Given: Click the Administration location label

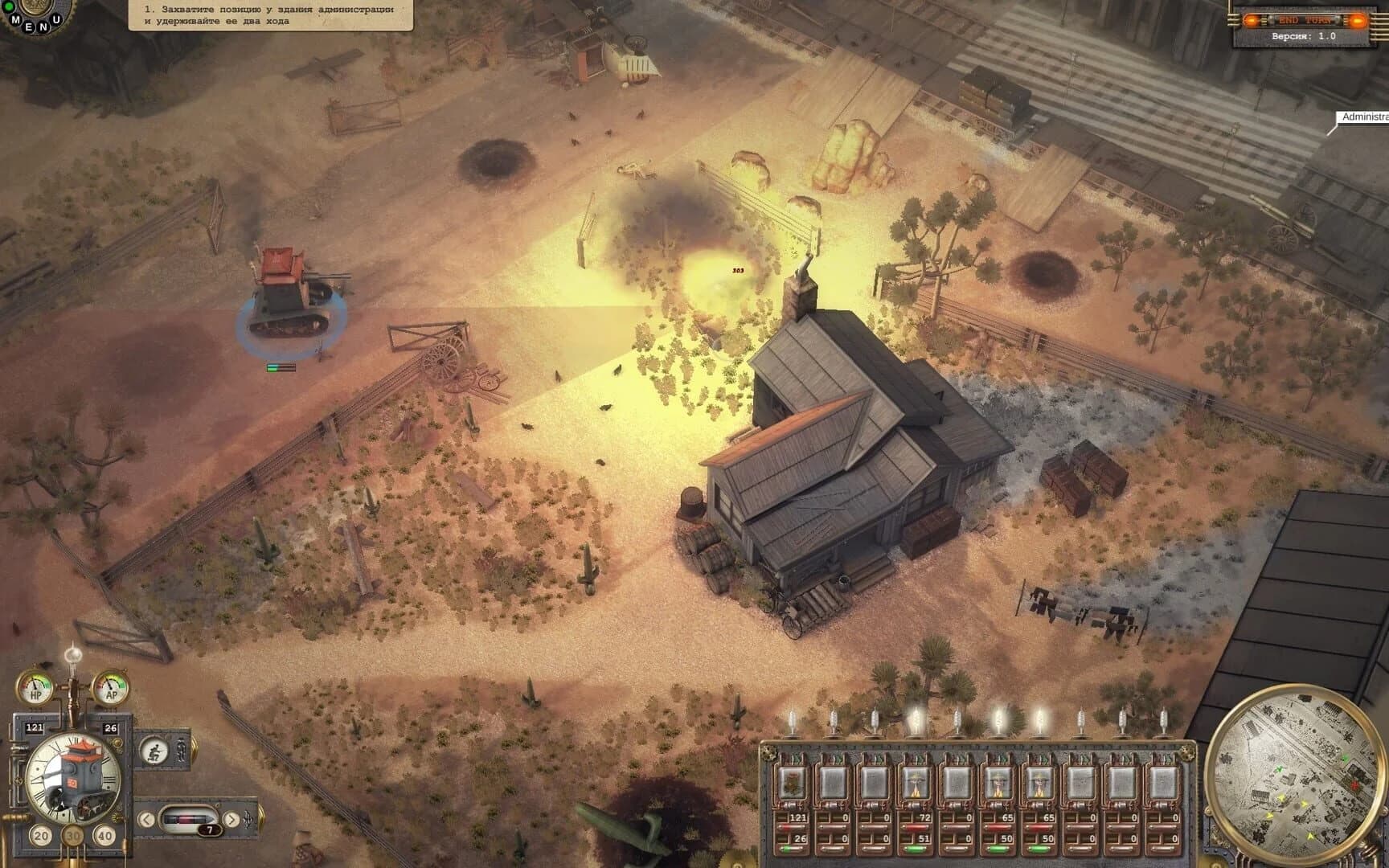Looking at the screenshot, I should coord(1362,119).
